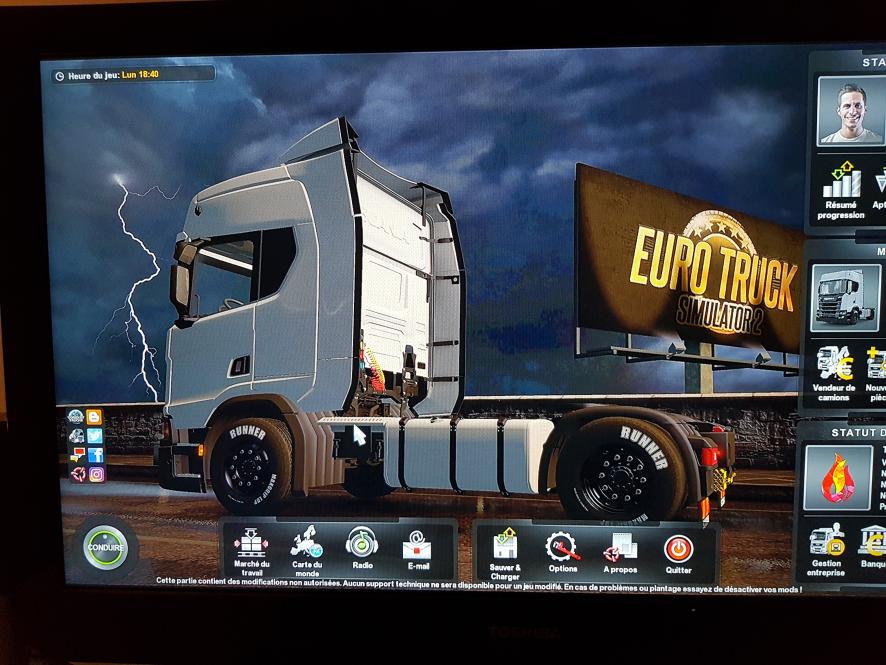This screenshot has width=886, height=665.
Task: Select the truck thumbnail in the right panel
Action: [844, 295]
